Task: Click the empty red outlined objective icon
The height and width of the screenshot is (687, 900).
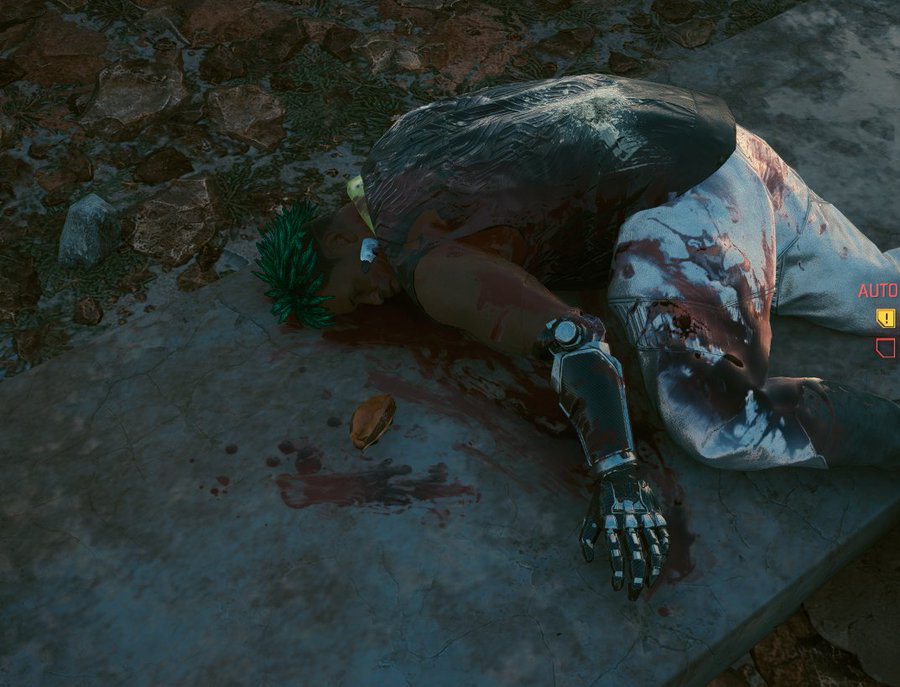Action: coord(885,347)
